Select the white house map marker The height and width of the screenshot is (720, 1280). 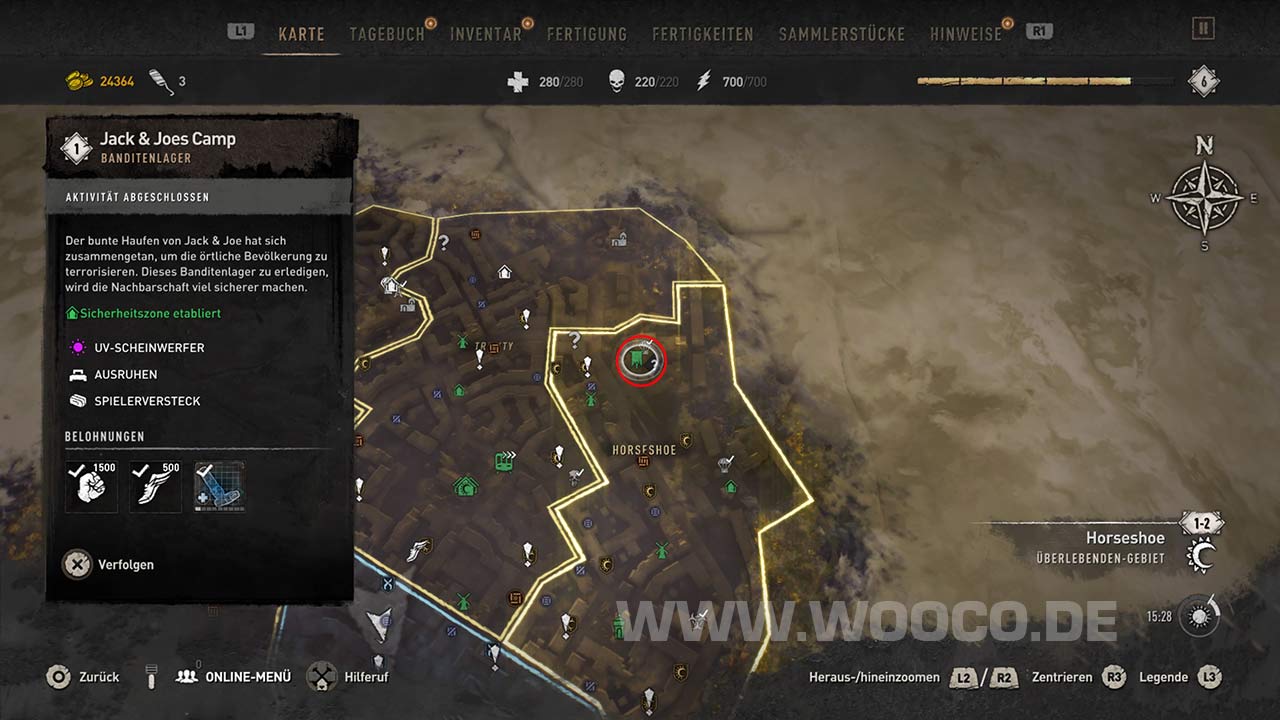pyautogui.click(x=504, y=272)
